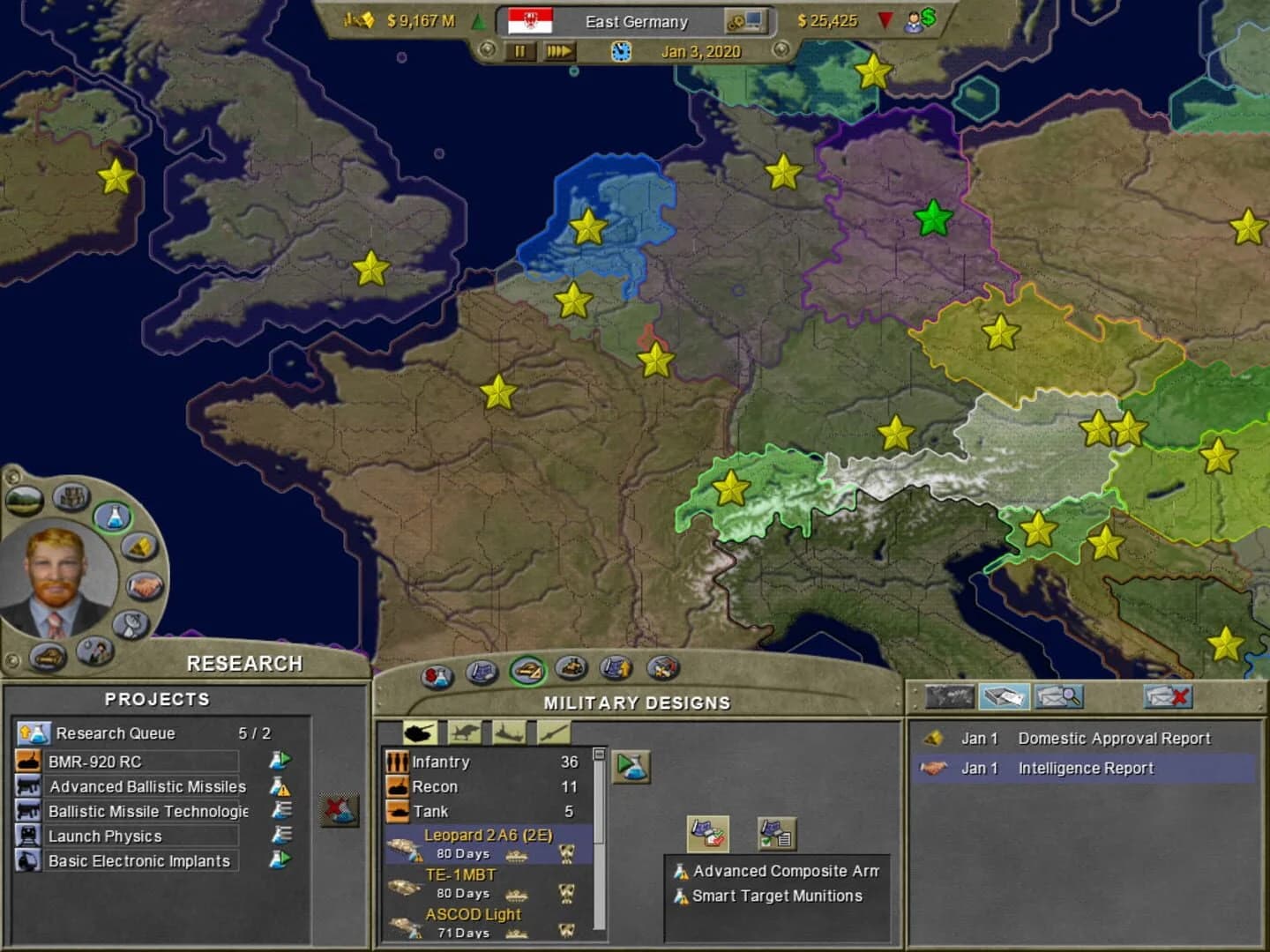The width and height of the screenshot is (1270, 952).
Task: Switch to the naval ship designs tab
Action: coord(508,732)
